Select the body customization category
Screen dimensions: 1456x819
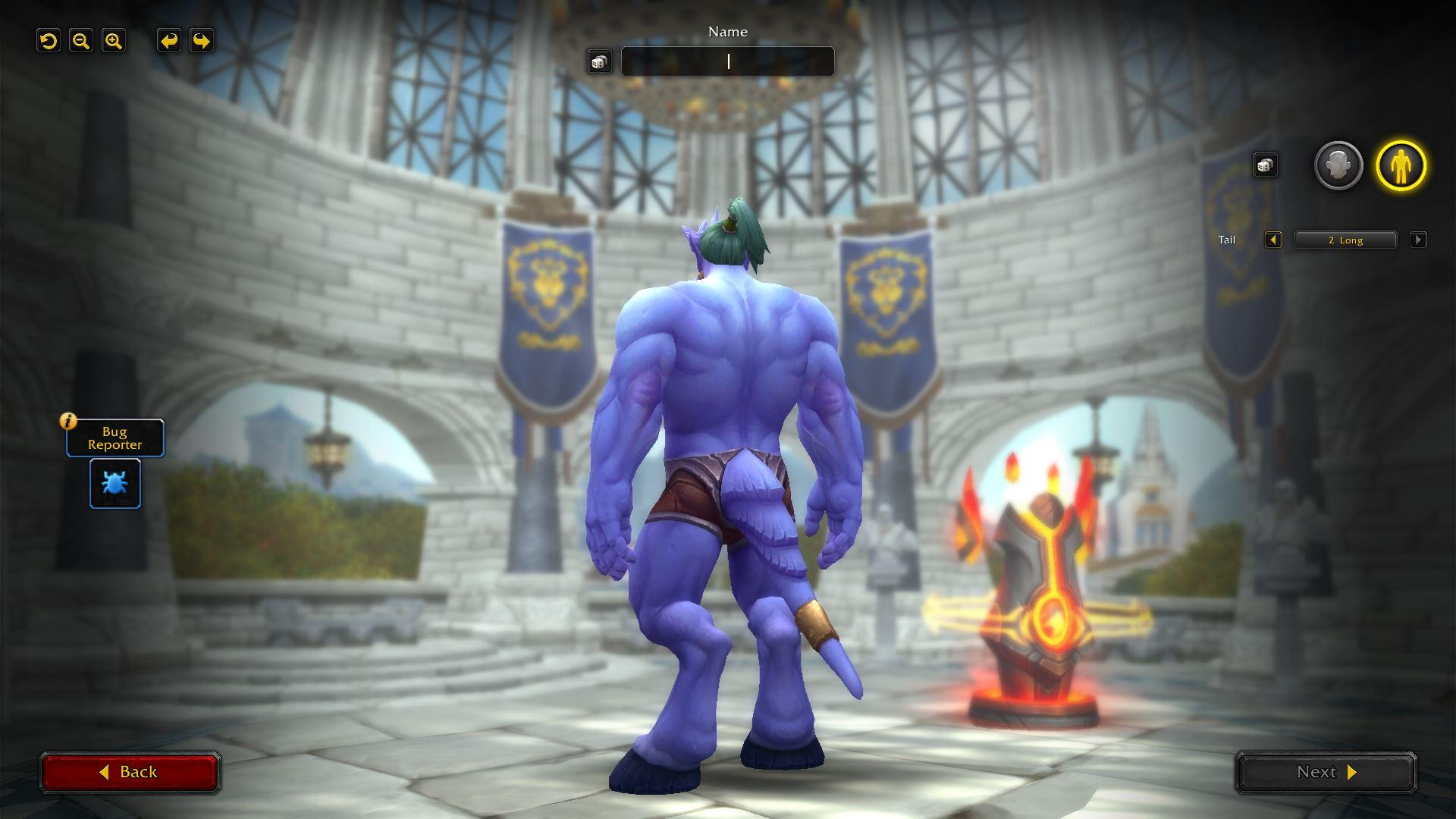point(1401,165)
